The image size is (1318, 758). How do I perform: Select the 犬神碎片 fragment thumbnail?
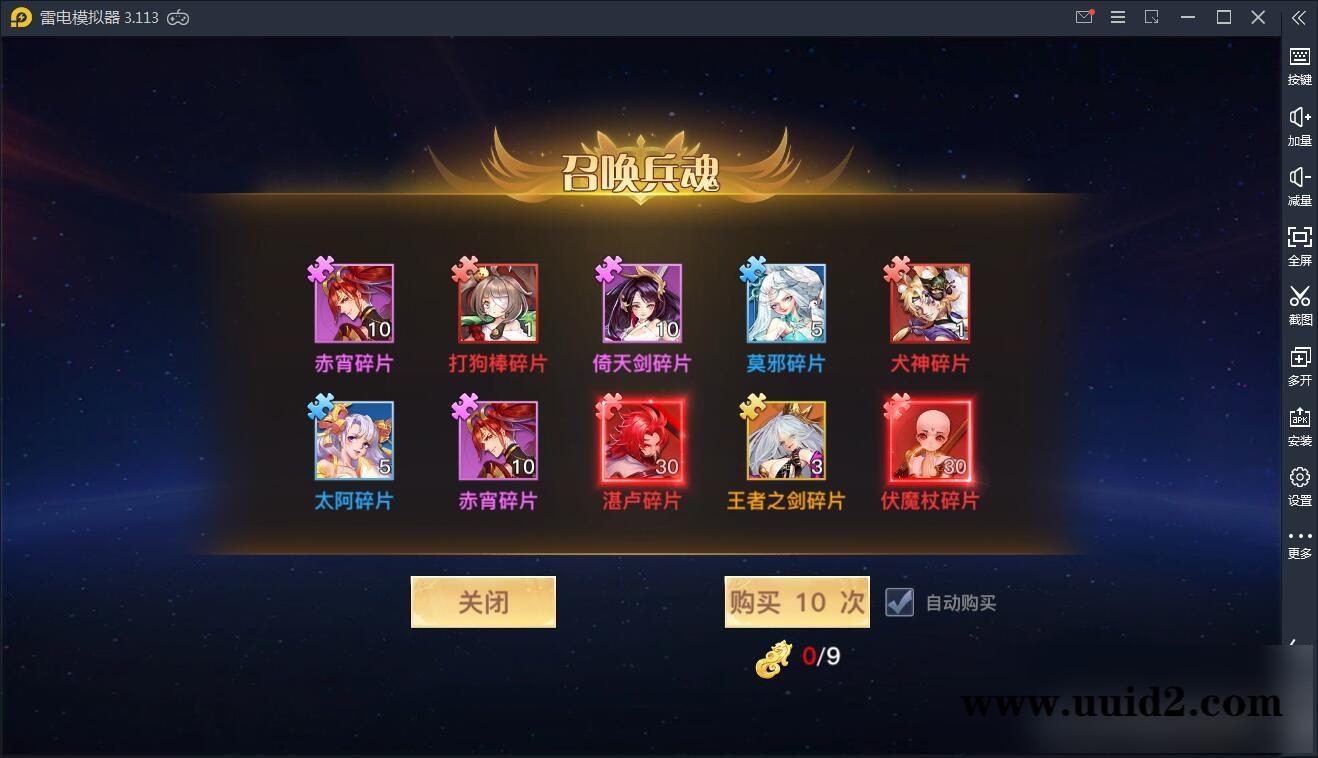928,303
